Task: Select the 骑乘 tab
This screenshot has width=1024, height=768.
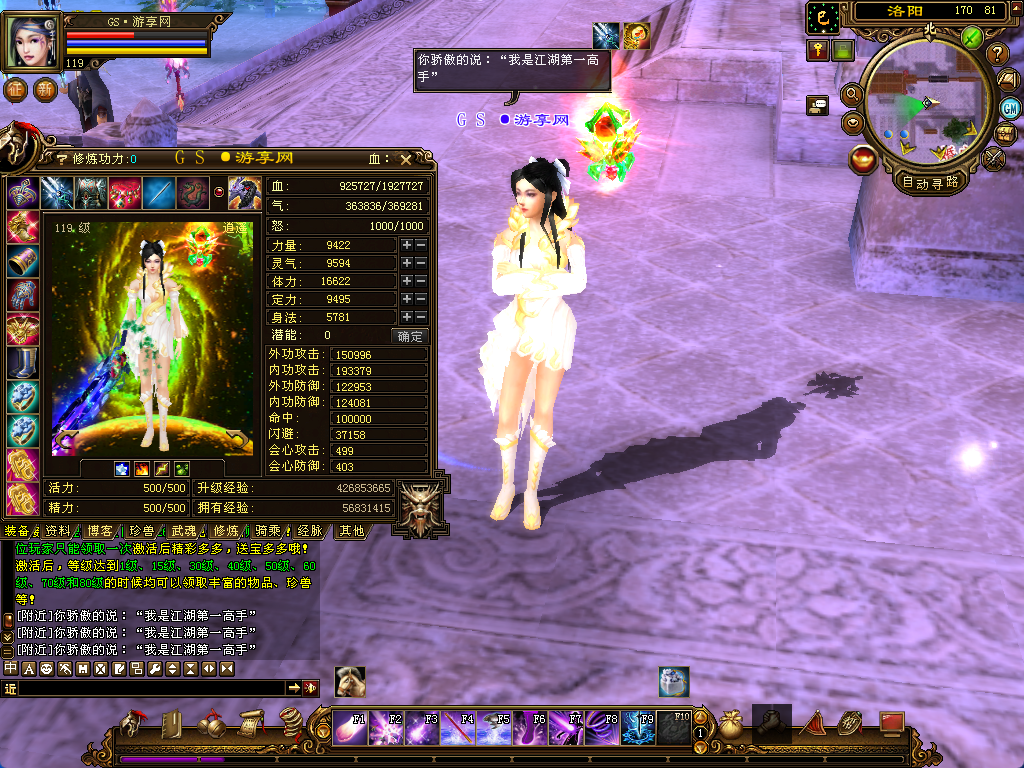Action: tap(267, 531)
